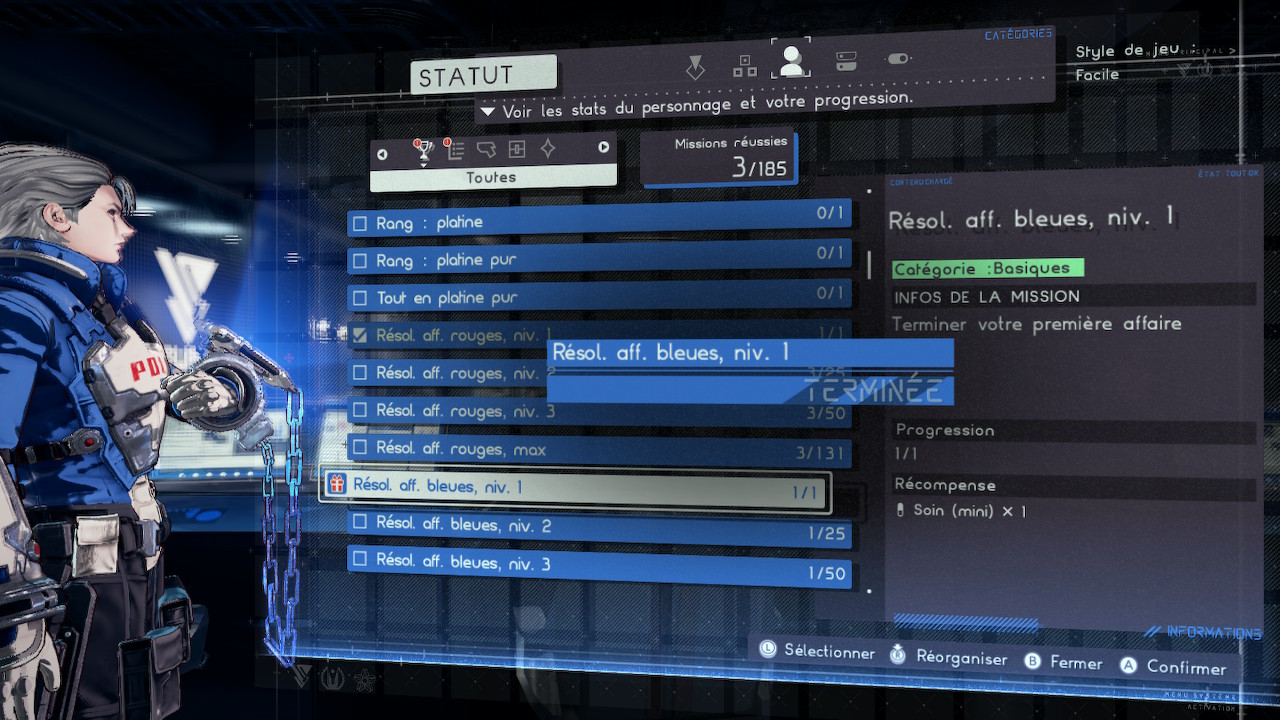Select the diamond arrow menu category
Viewport: 1280px width, 720px height.
tap(695, 68)
